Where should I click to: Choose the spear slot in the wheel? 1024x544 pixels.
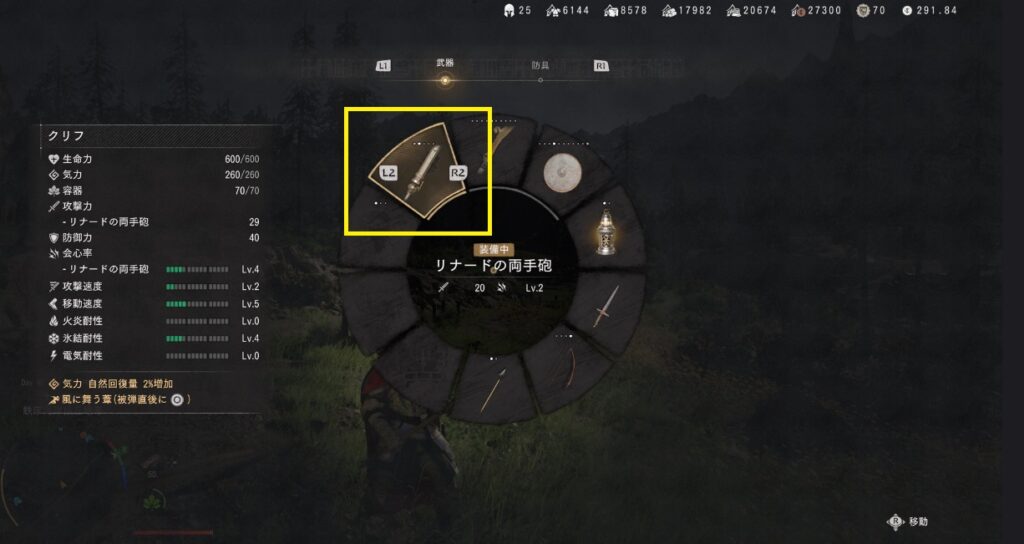pyautogui.click(x=492, y=390)
